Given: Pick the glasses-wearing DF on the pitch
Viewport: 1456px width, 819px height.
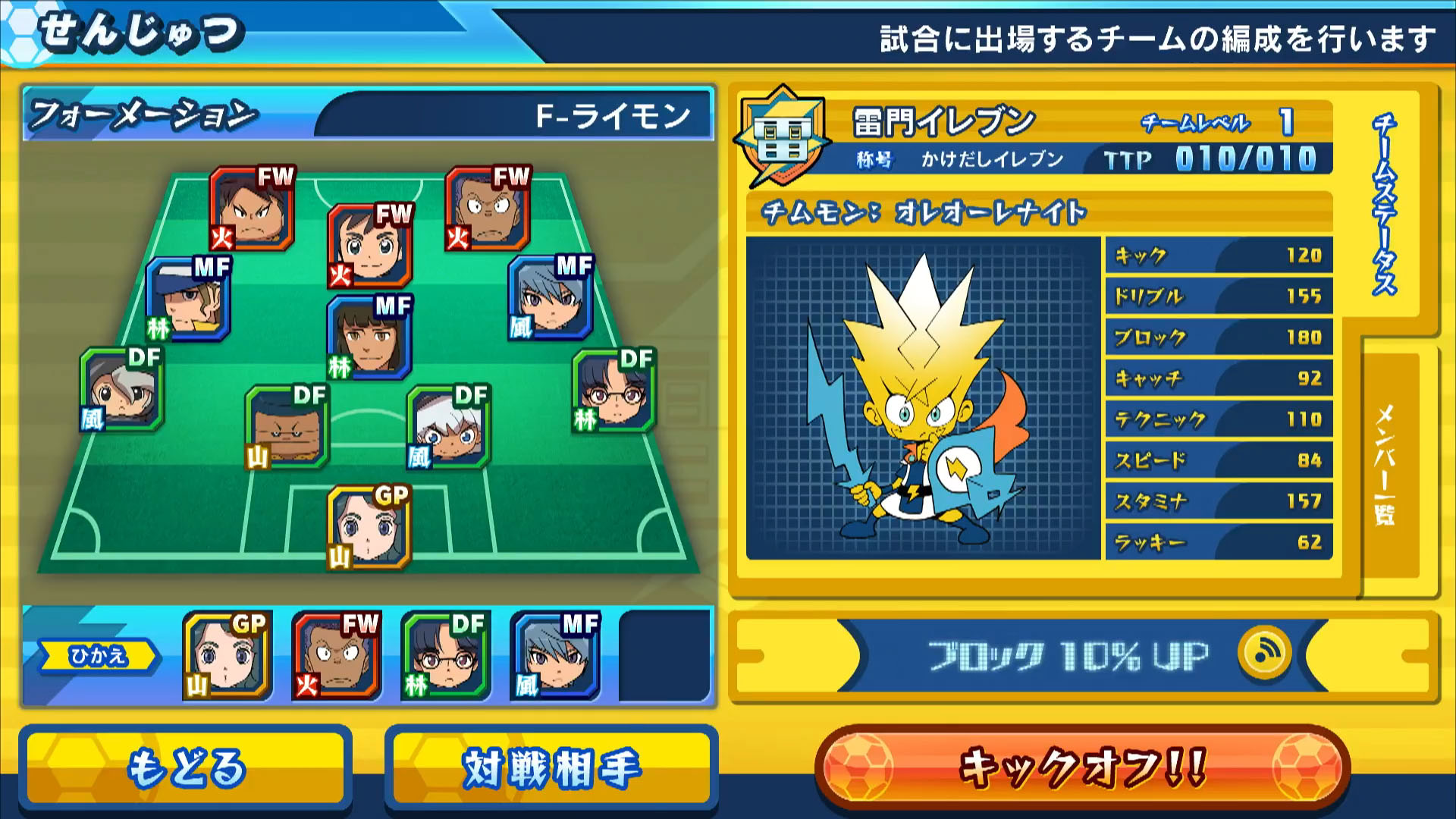Looking at the screenshot, I should coord(614,391).
